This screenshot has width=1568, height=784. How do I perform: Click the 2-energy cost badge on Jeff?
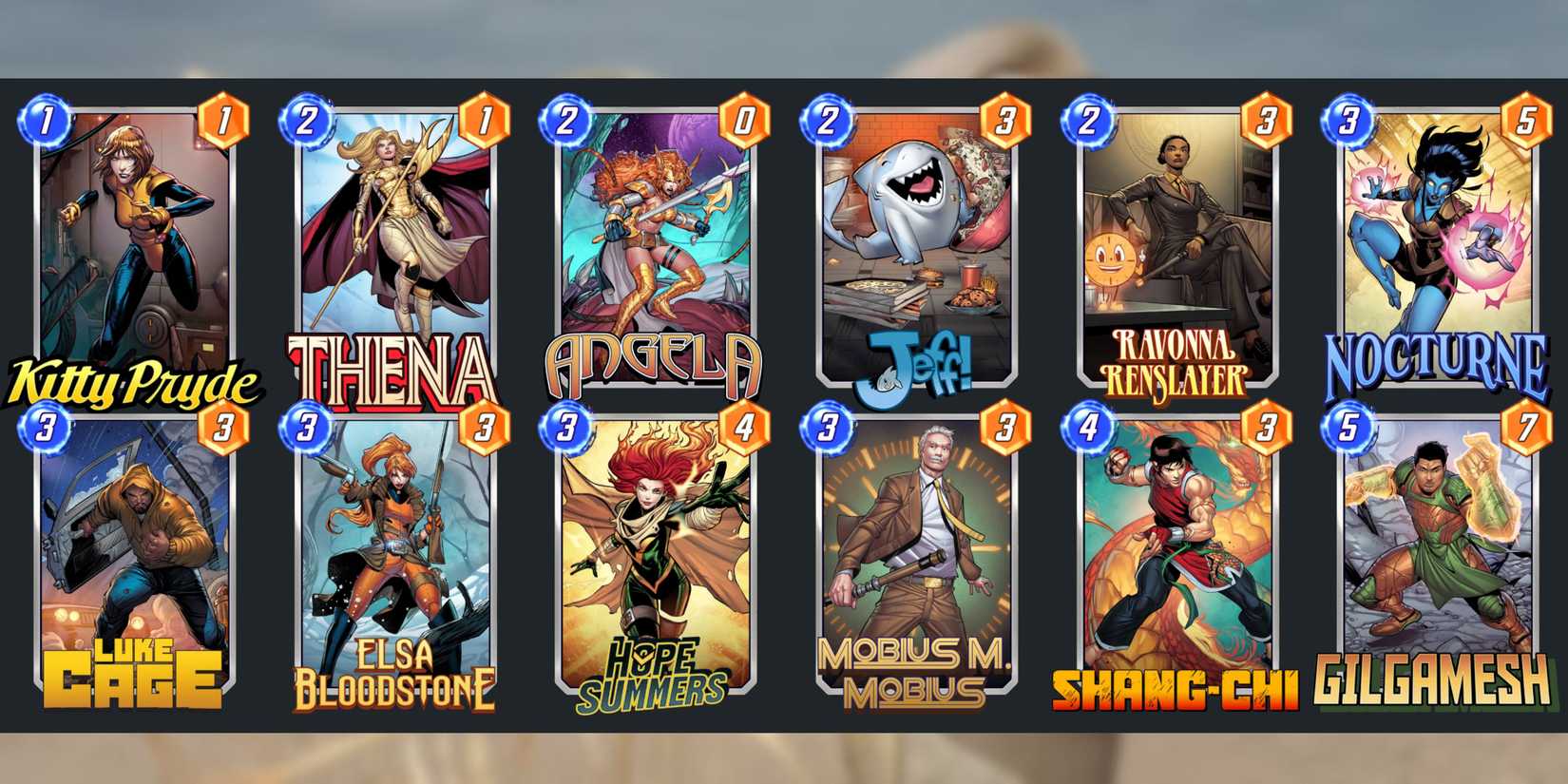click(x=827, y=122)
